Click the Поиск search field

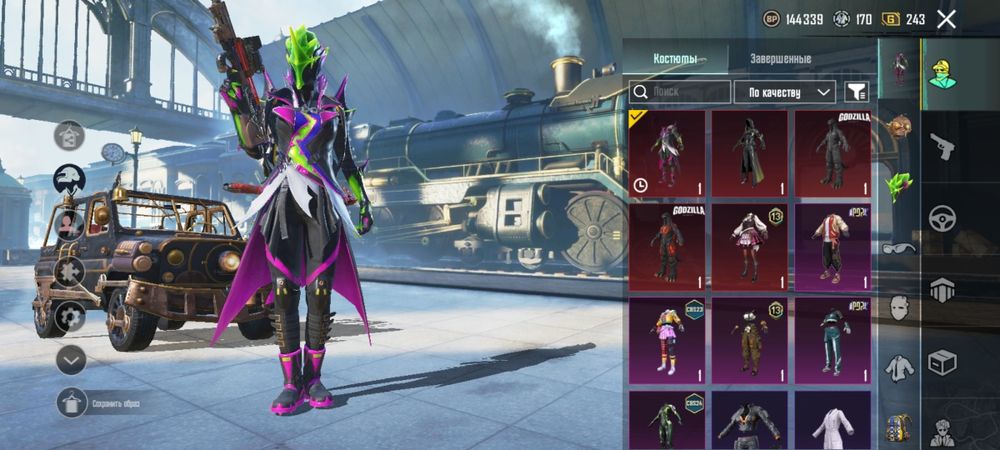click(678, 92)
